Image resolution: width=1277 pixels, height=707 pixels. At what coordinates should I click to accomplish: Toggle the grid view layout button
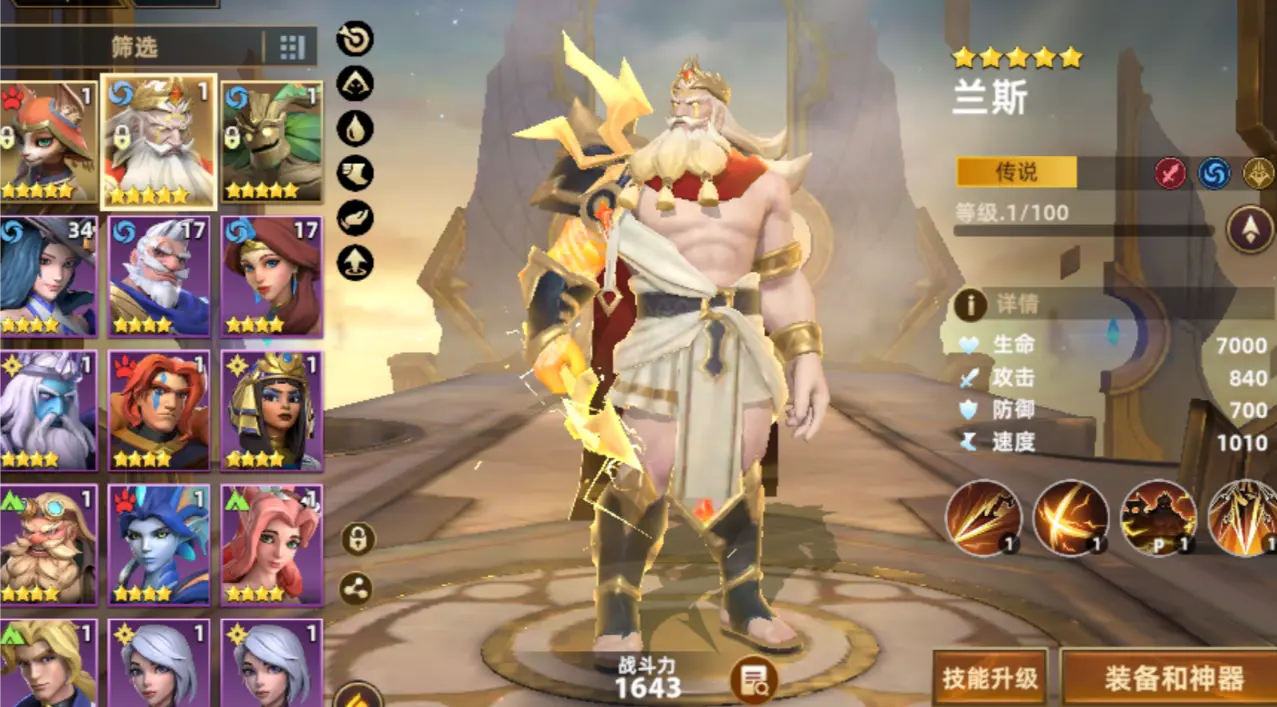click(x=291, y=47)
